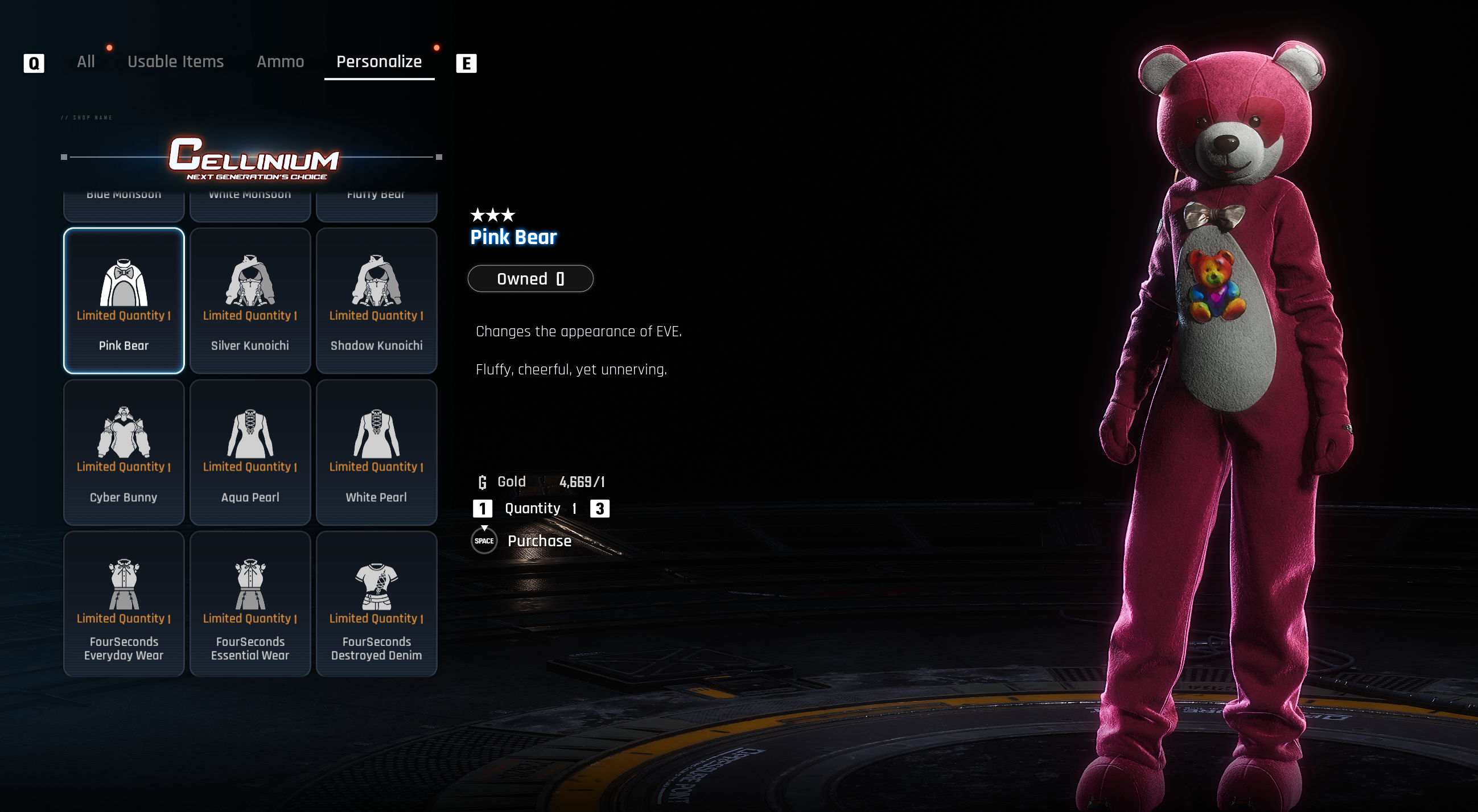Select the Personalize tab
The image size is (1478, 812).
pos(378,61)
